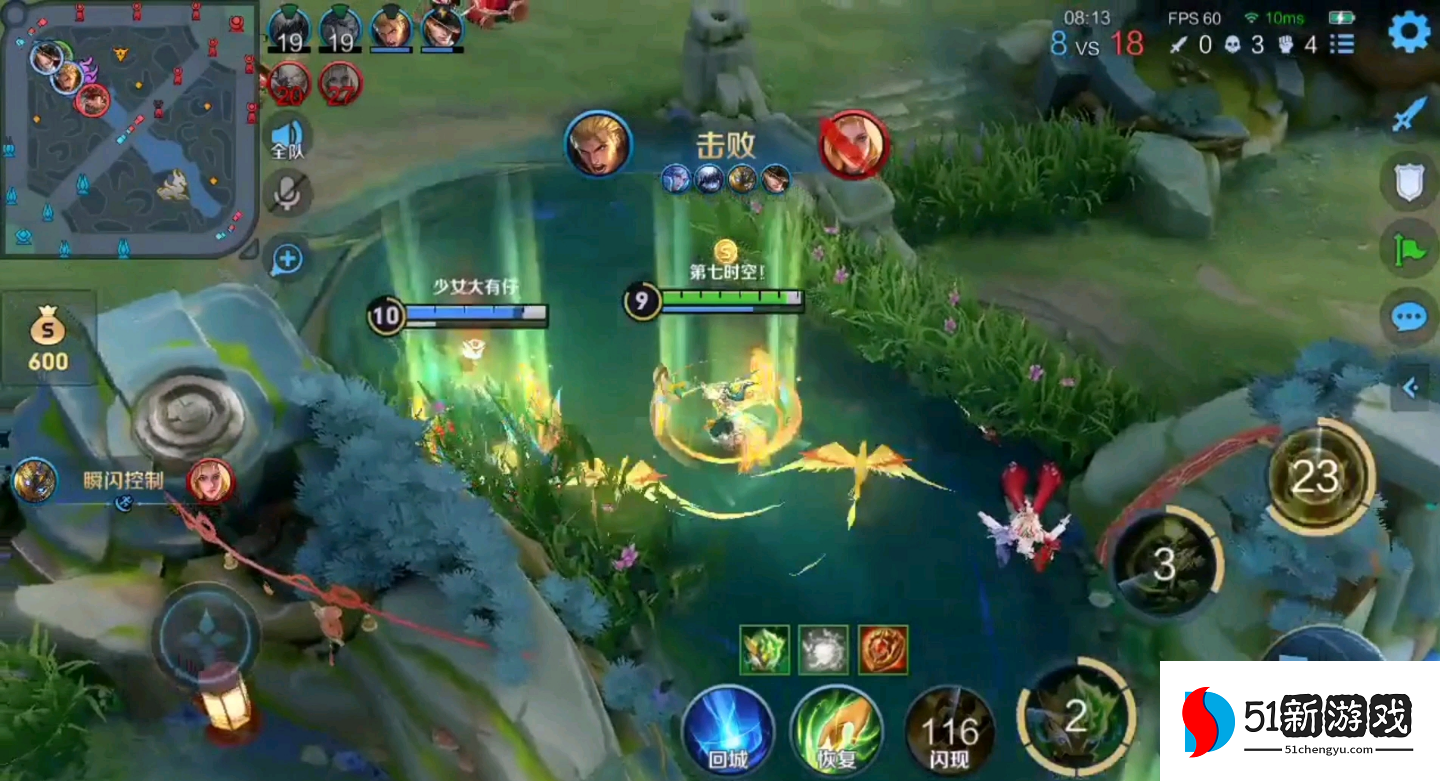
Task: Open the scoreboard list icon
Action: coord(1342,44)
